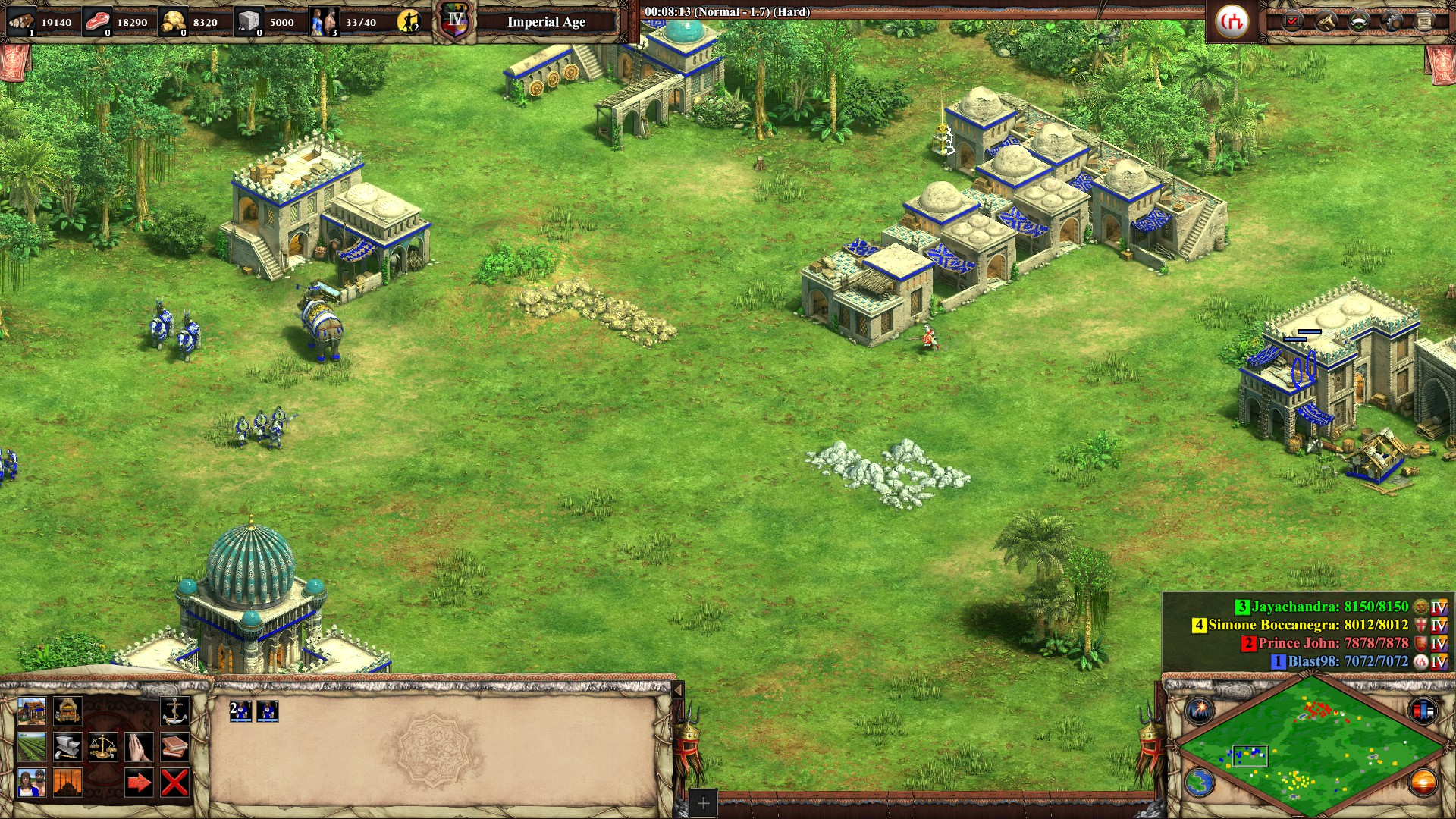Image resolution: width=1456 pixels, height=819 pixels.
Task: Select the Mill building icon
Action: click(x=67, y=711)
